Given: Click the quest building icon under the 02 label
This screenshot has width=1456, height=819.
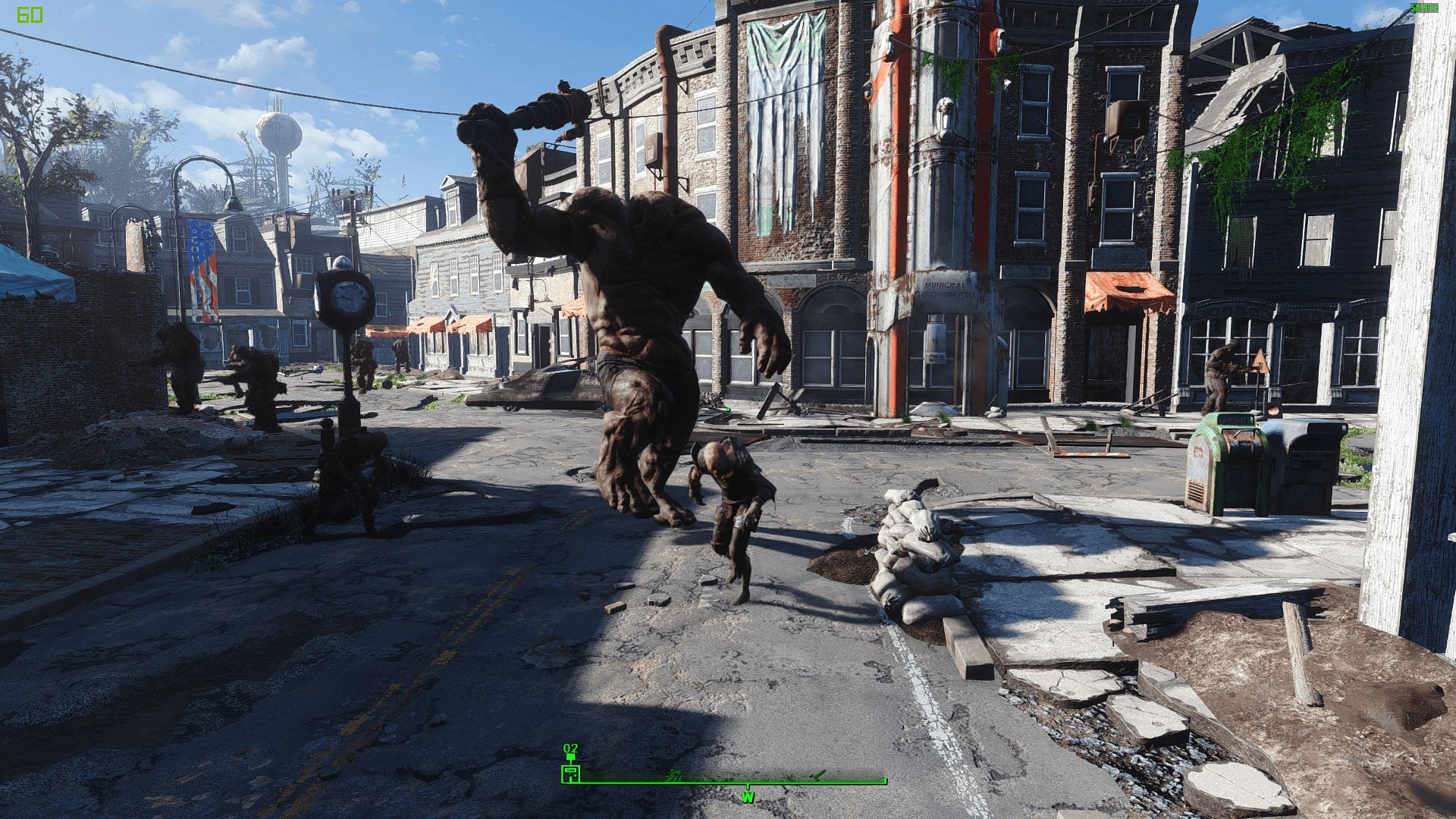Looking at the screenshot, I should (x=570, y=773).
